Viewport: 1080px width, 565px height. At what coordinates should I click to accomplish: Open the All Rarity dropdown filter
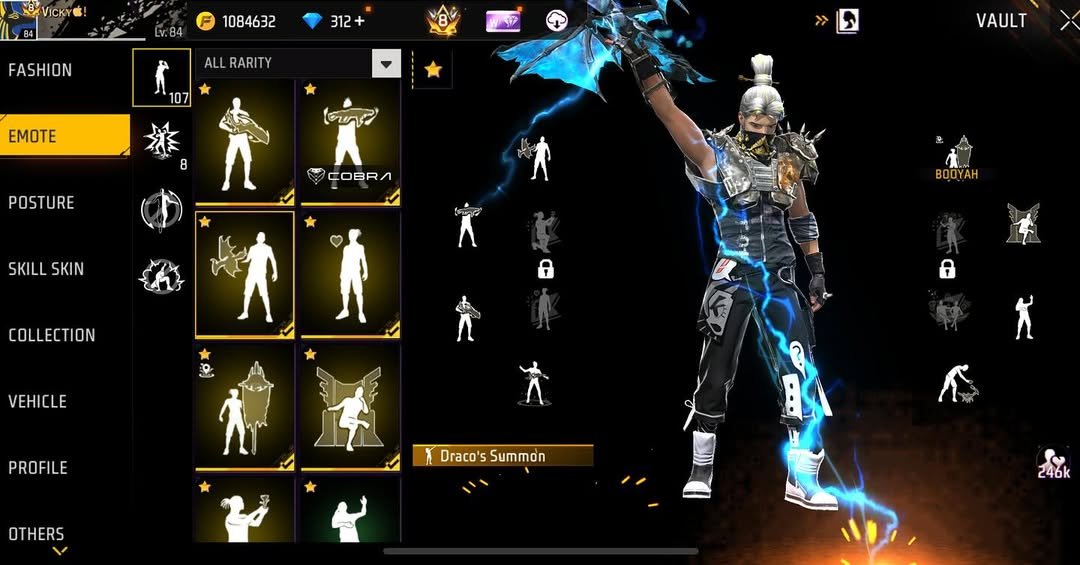(x=298, y=63)
